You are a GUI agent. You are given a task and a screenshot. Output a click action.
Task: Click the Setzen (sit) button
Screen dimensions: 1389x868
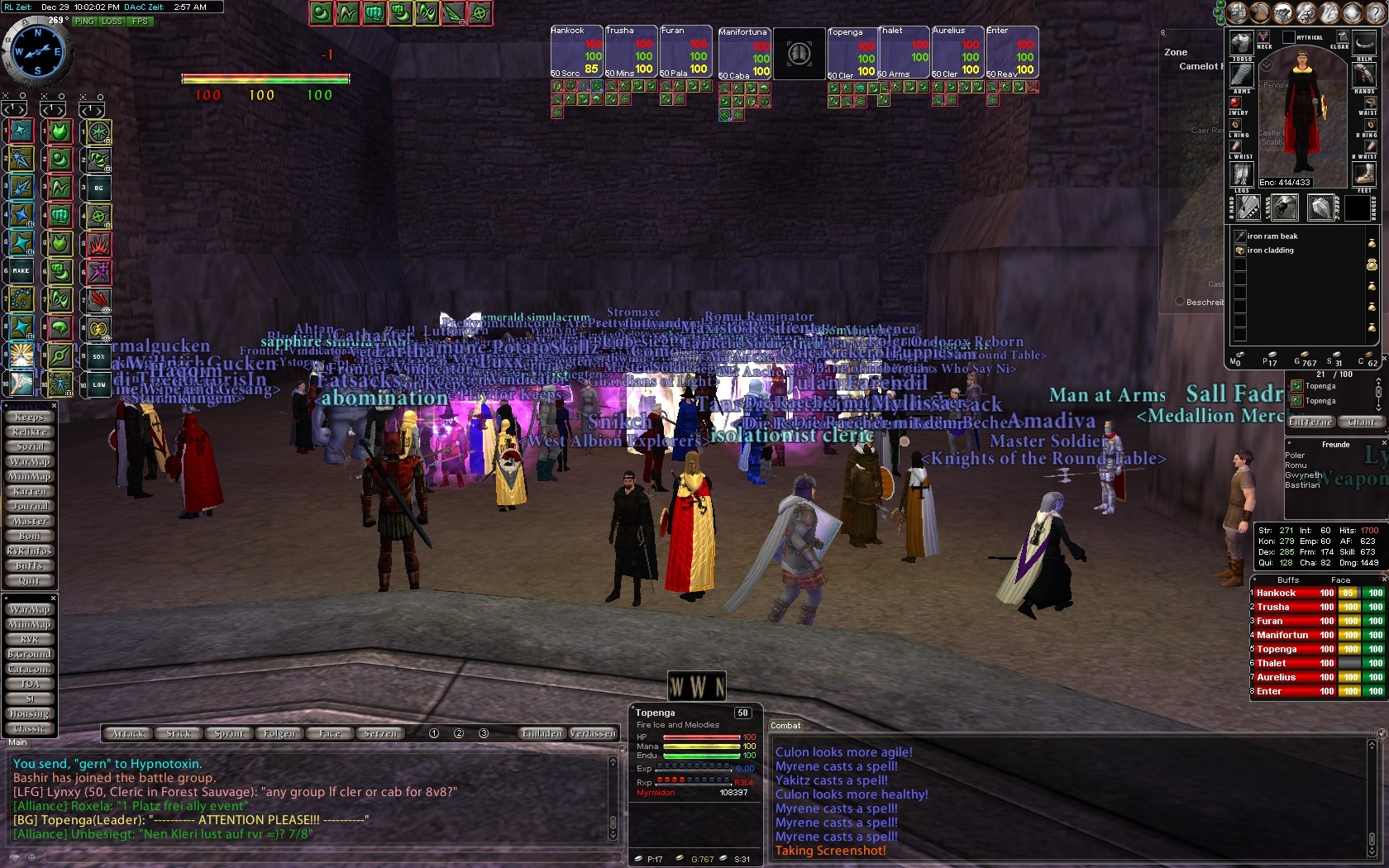click(x=380, y=733)
